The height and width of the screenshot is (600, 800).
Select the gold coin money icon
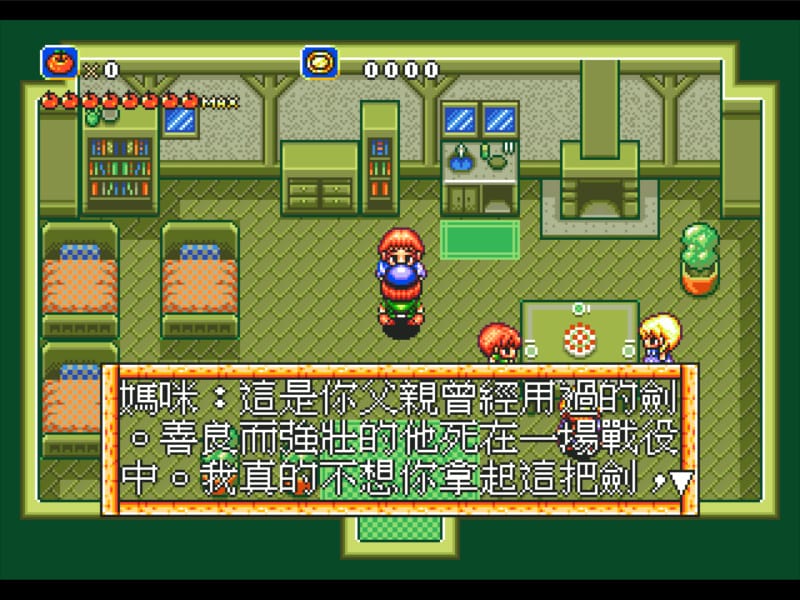[319, 63]
